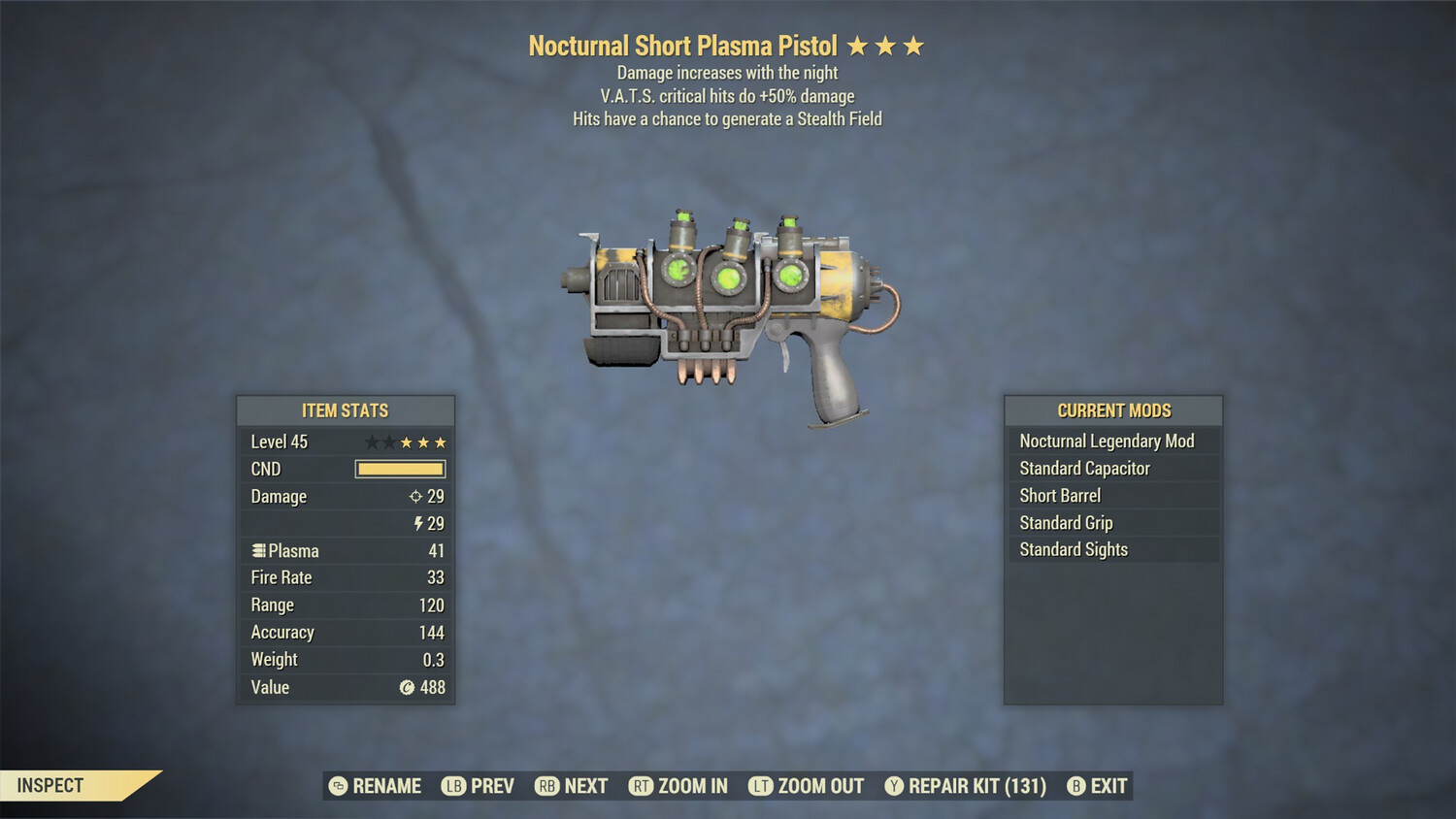Click the B button icon to Exit
Screen dimensions: 1456x819
1075,786
